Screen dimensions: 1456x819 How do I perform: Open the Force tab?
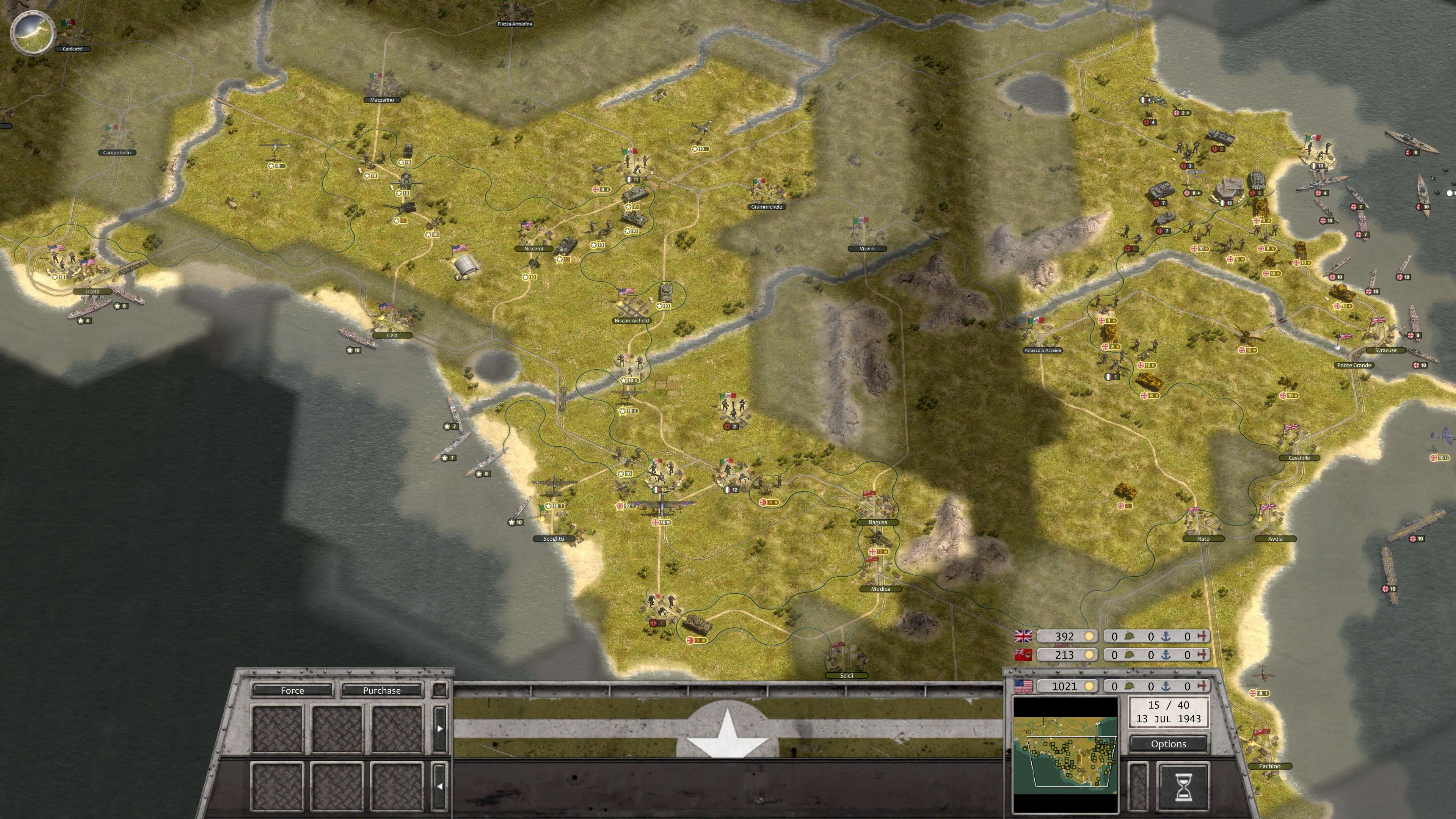click(x=292, y=690)
